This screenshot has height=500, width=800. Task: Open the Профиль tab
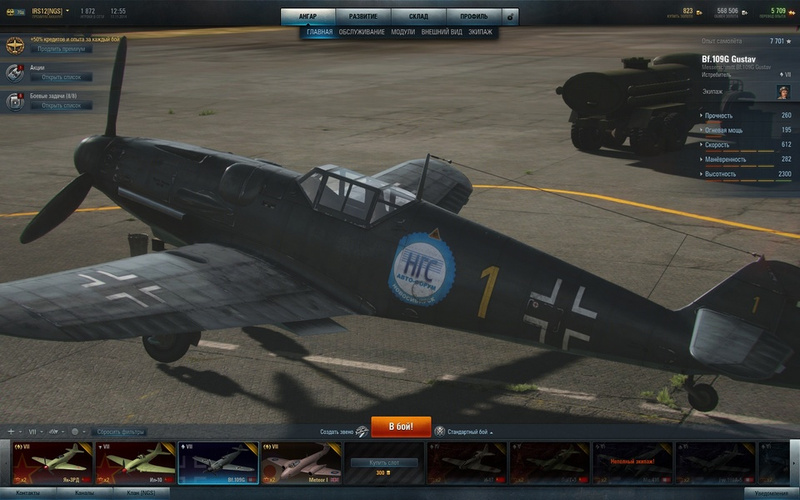pos(473,16)
